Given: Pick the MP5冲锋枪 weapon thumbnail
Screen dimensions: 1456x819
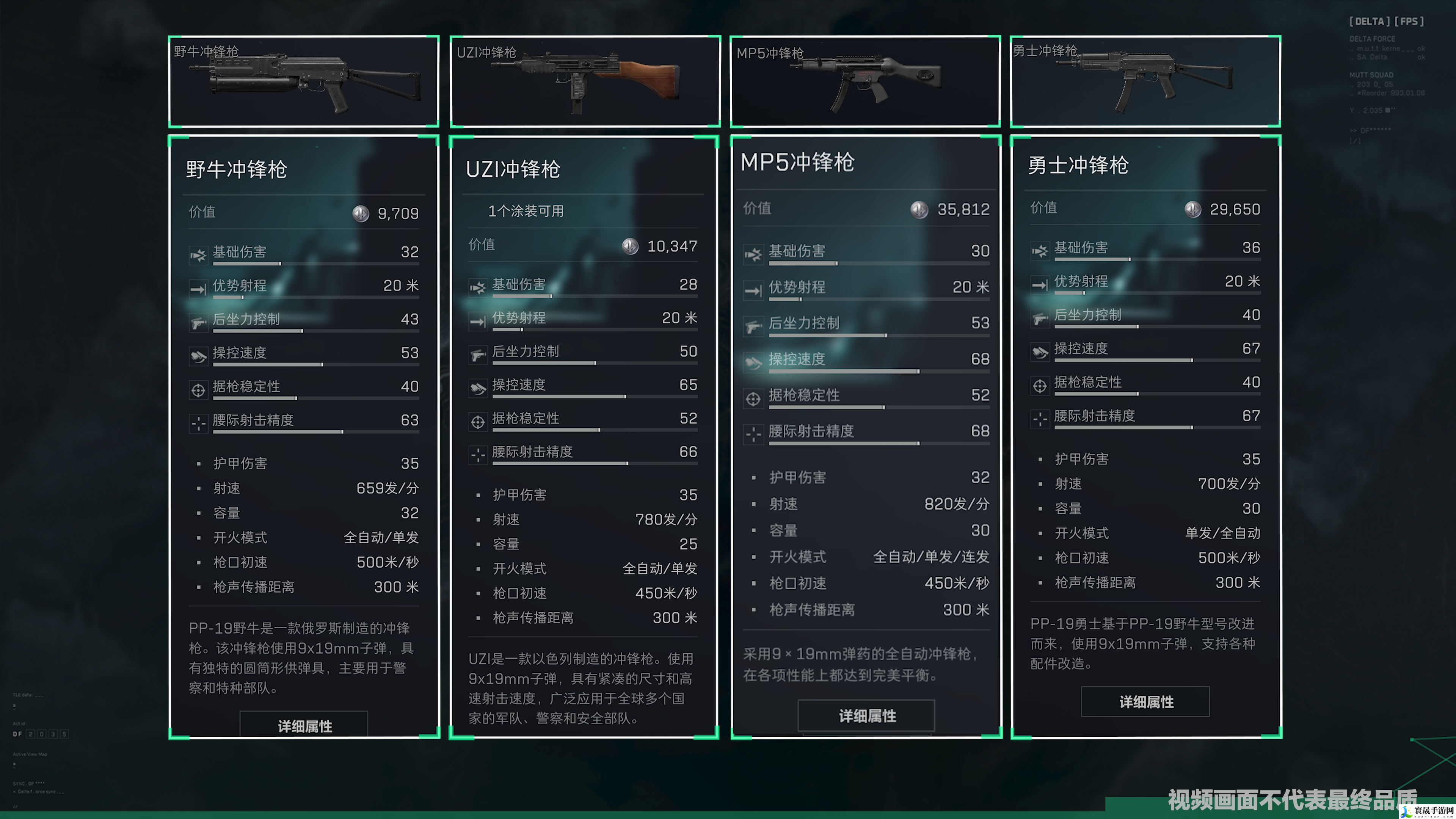Looking at the screenshot, I should pos(865,82).
